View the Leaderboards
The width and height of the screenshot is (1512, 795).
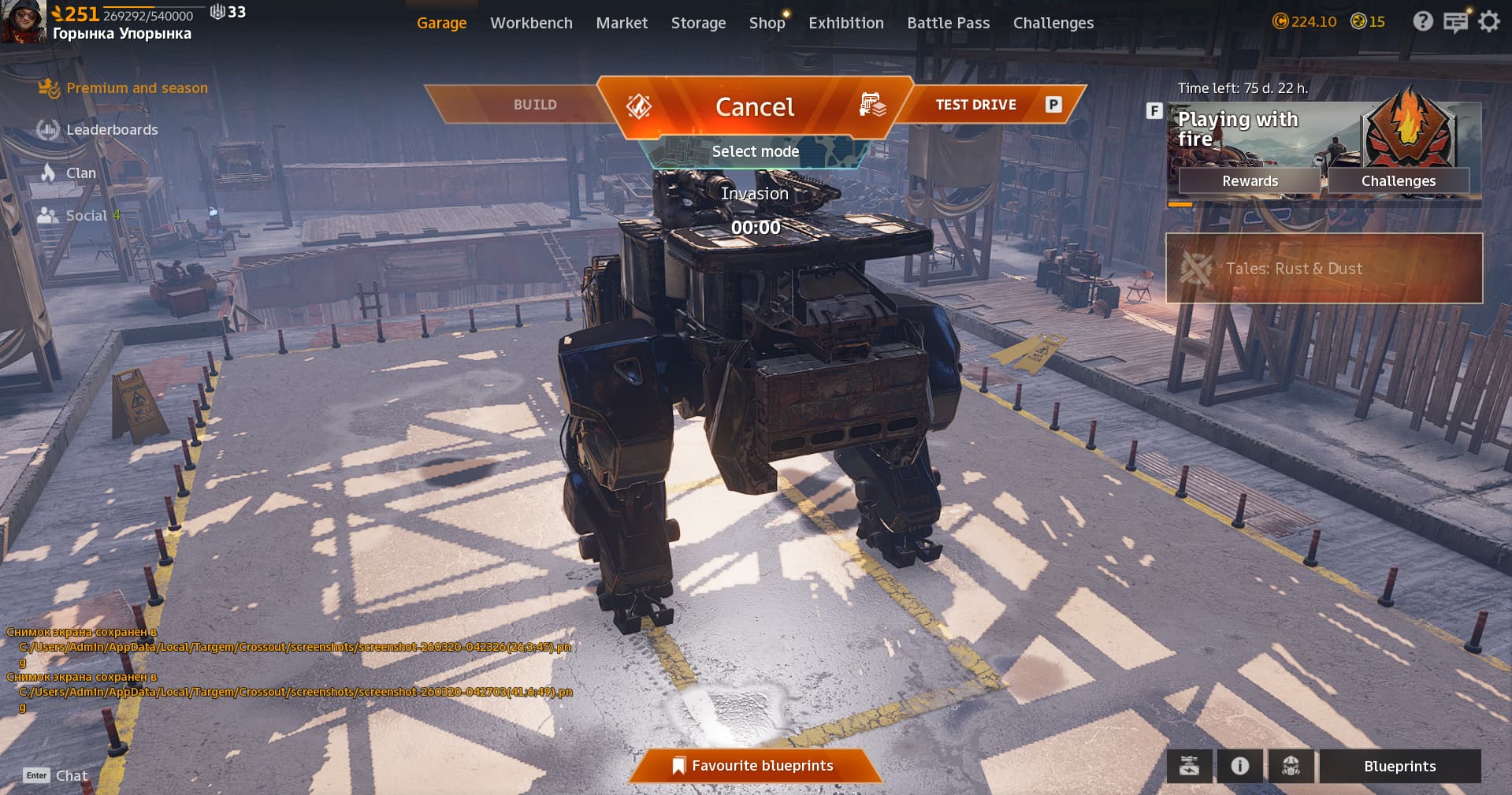(x=111, y=130)
